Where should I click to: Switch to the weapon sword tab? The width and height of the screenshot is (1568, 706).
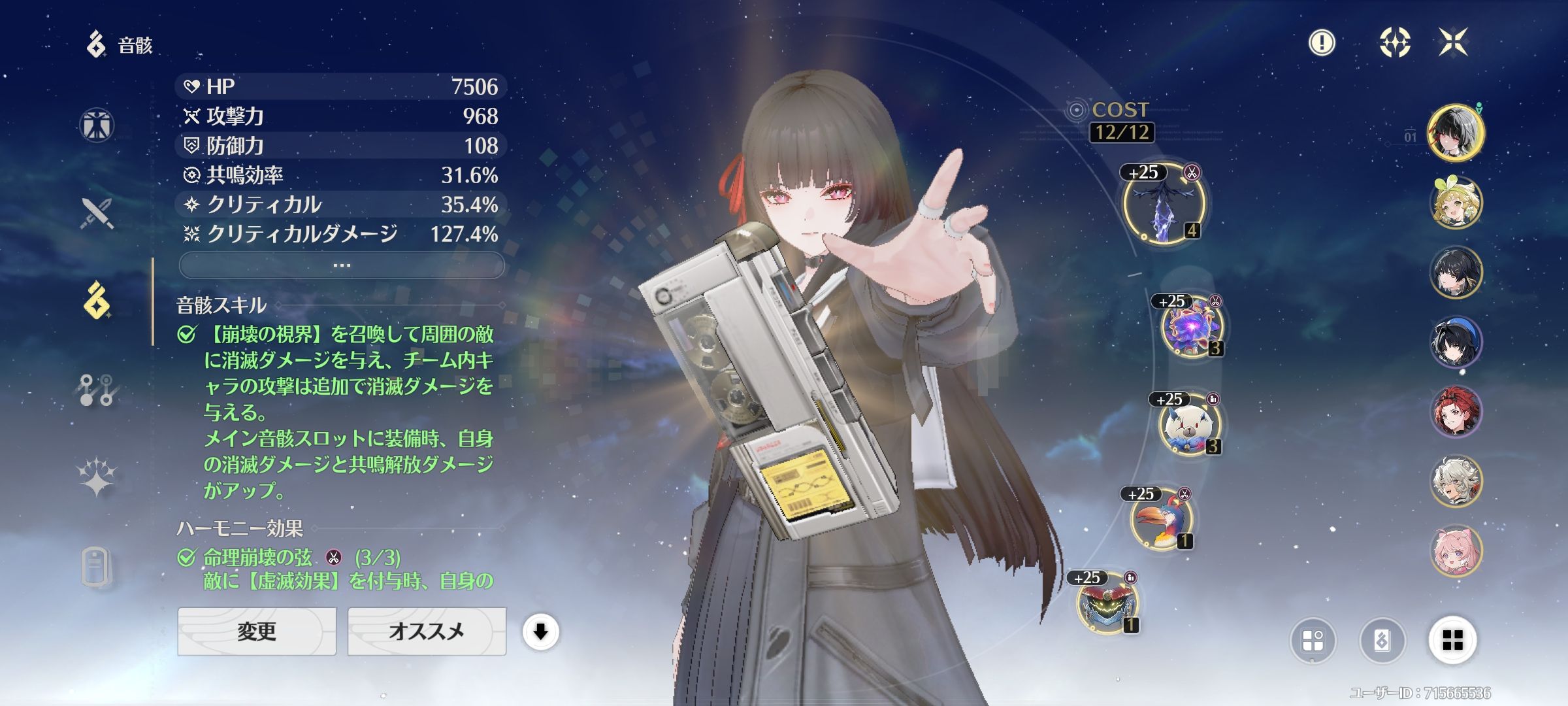[x=97, y=213]
